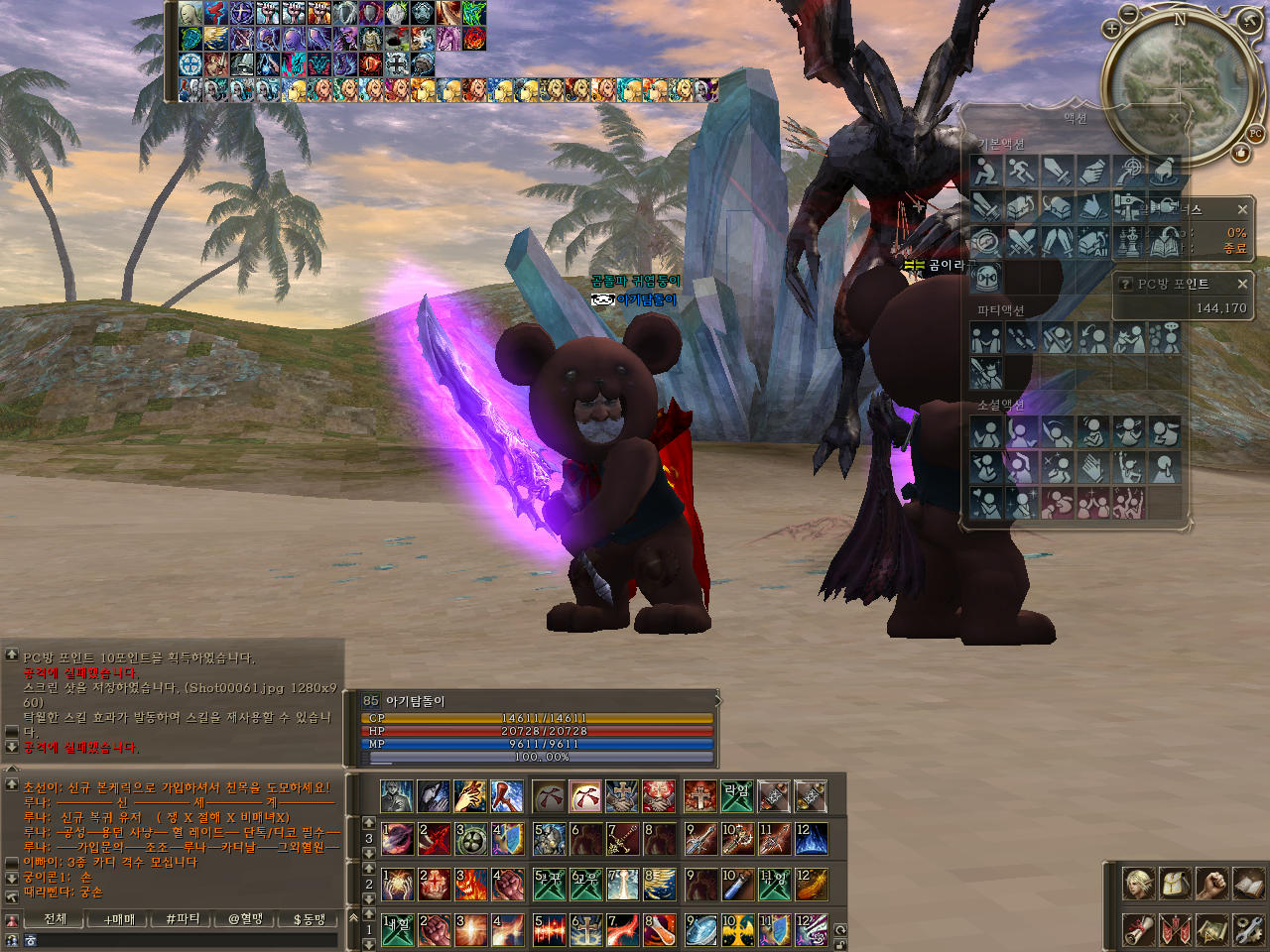1270x952 pixels.
Task: Open the skill book menu icon
Action: [x=1248, y=884]
